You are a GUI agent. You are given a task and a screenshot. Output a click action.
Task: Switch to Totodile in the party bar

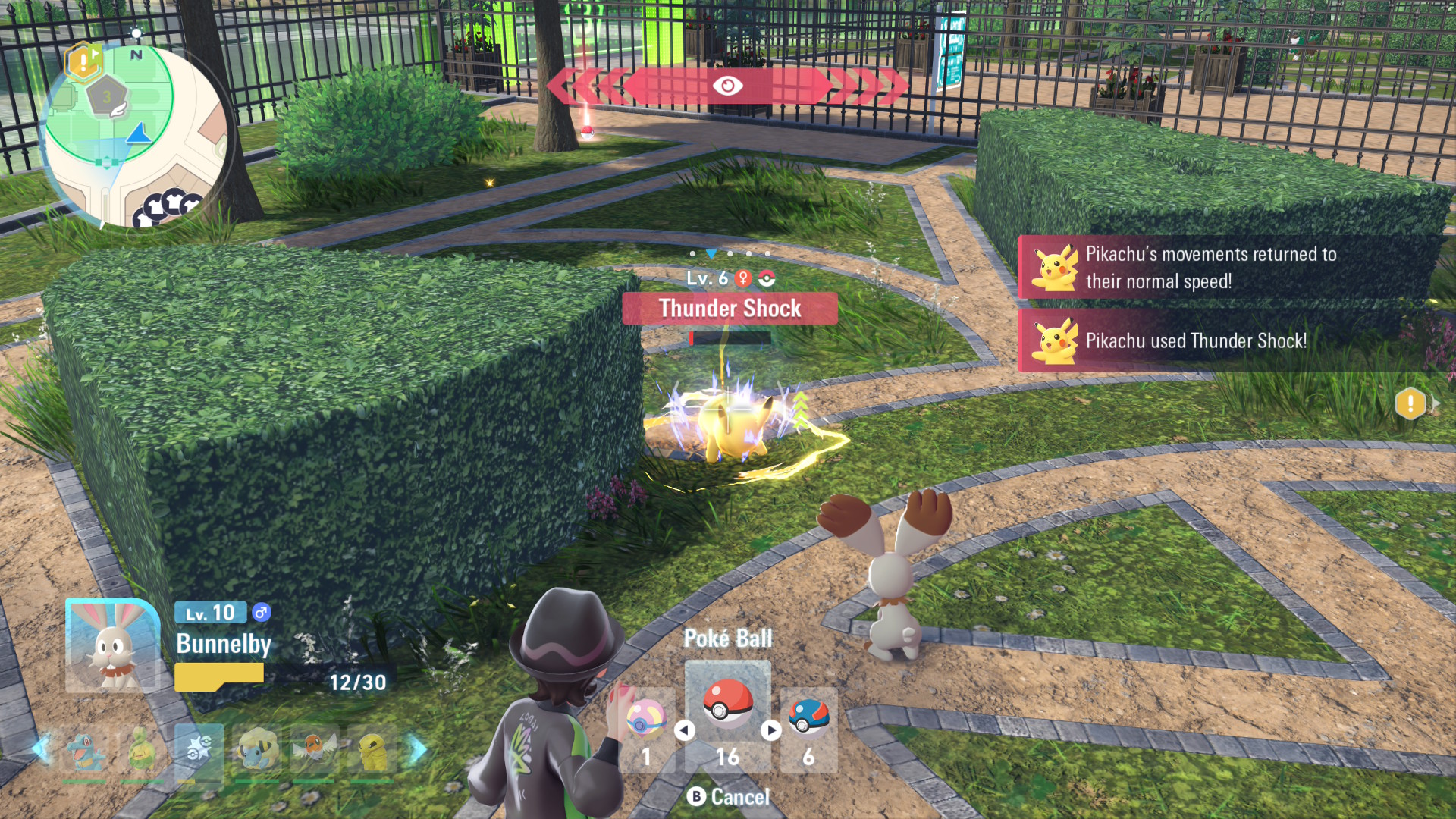point(84,752)
